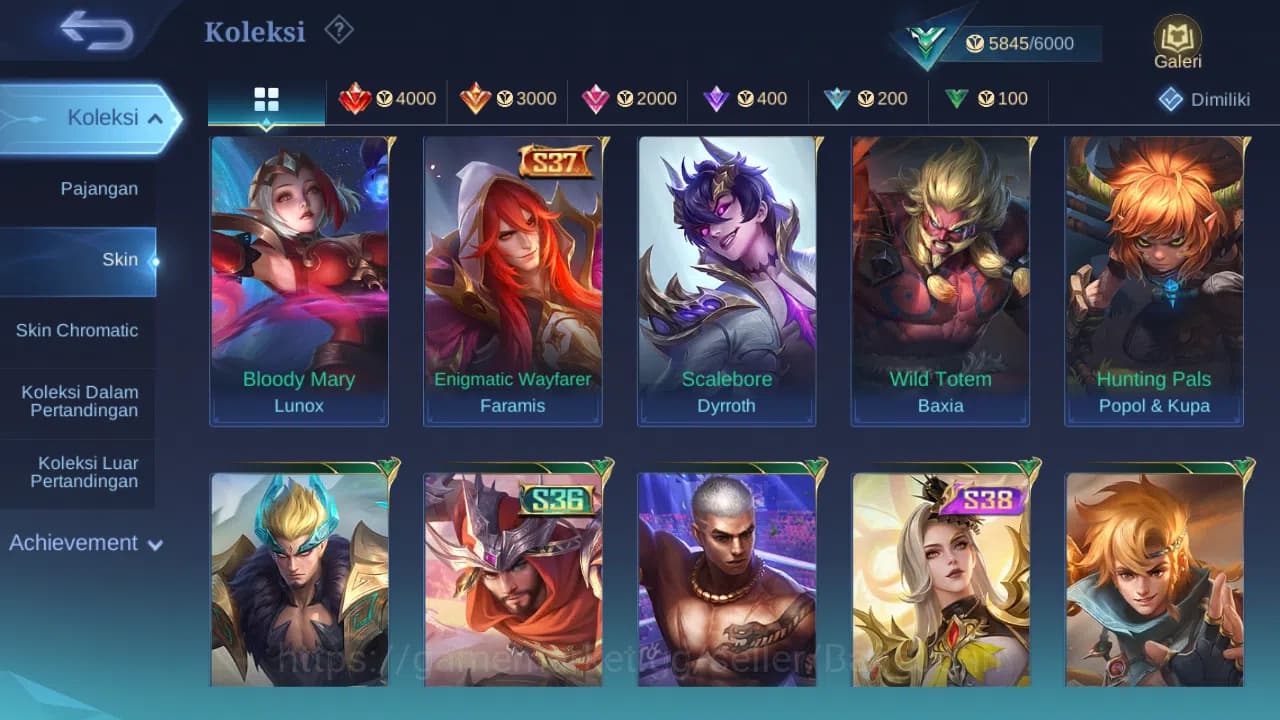Expand the Achievement sidebar section
The width and height of the screenshot is (1280, 720).
[85, 543]
